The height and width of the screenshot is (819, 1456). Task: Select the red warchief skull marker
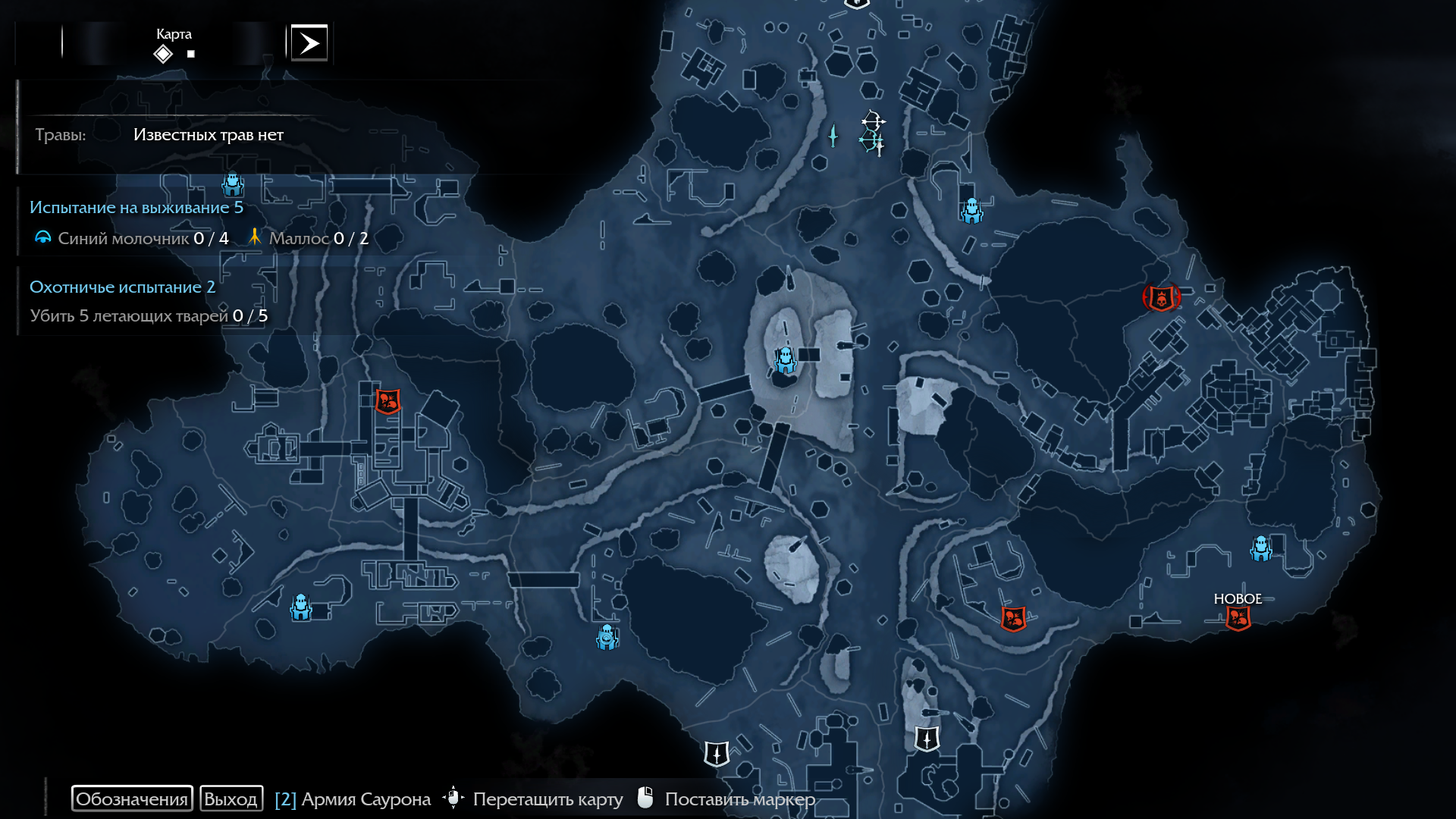(x=1161, y=297)
